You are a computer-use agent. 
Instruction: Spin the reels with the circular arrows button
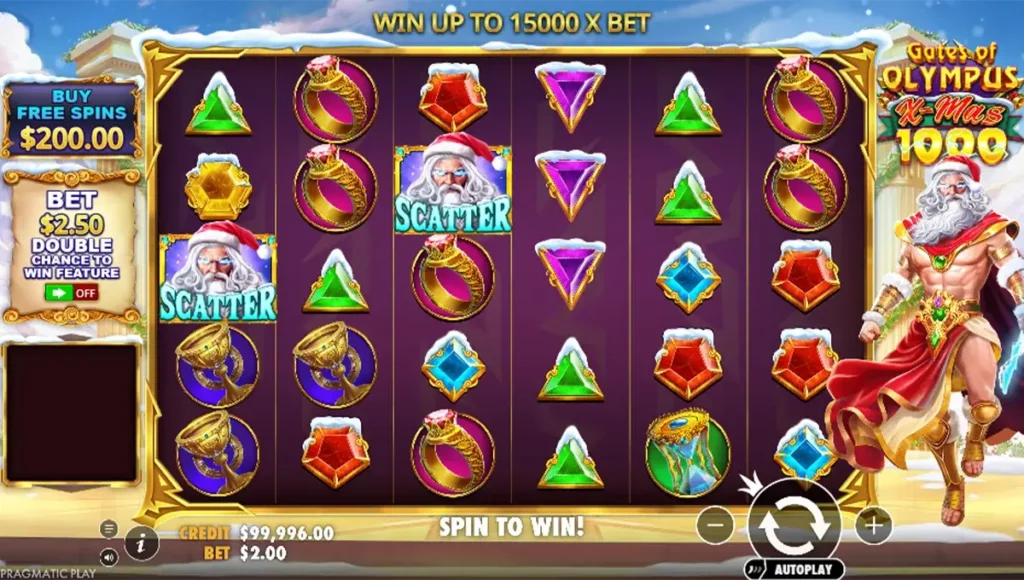(x=793, y=523)
